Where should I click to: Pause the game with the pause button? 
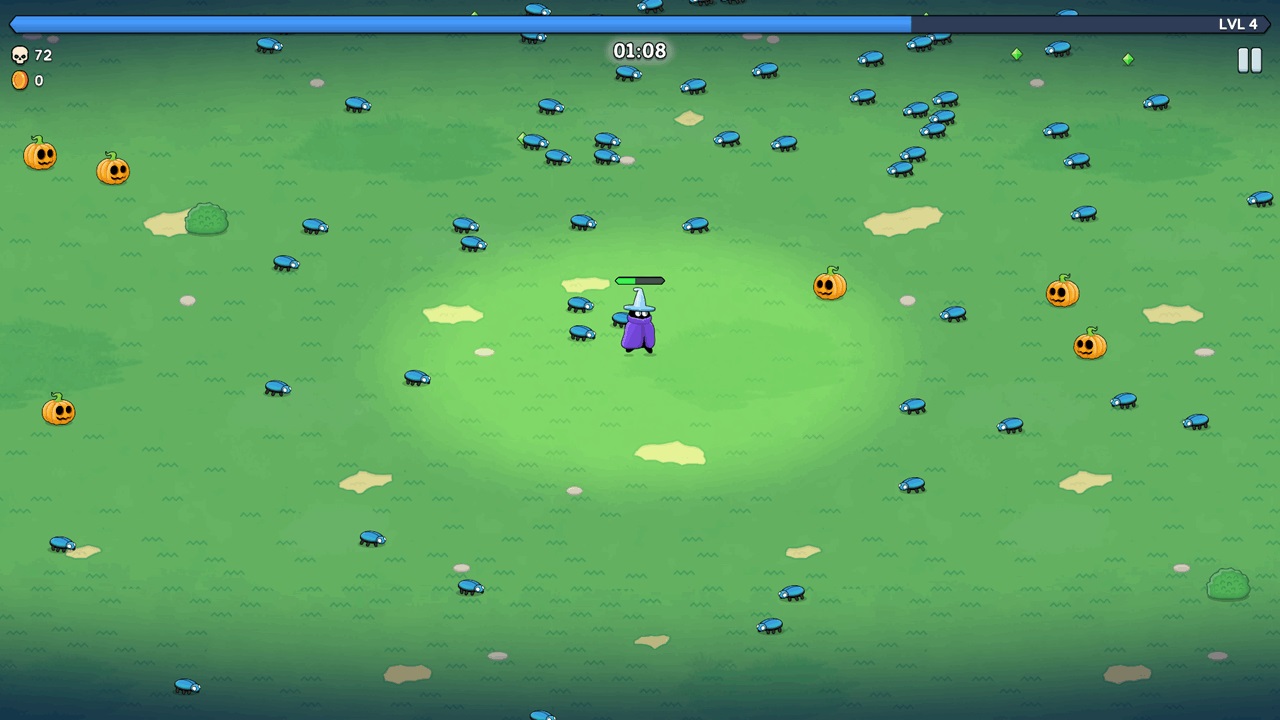pos(1249,60)
